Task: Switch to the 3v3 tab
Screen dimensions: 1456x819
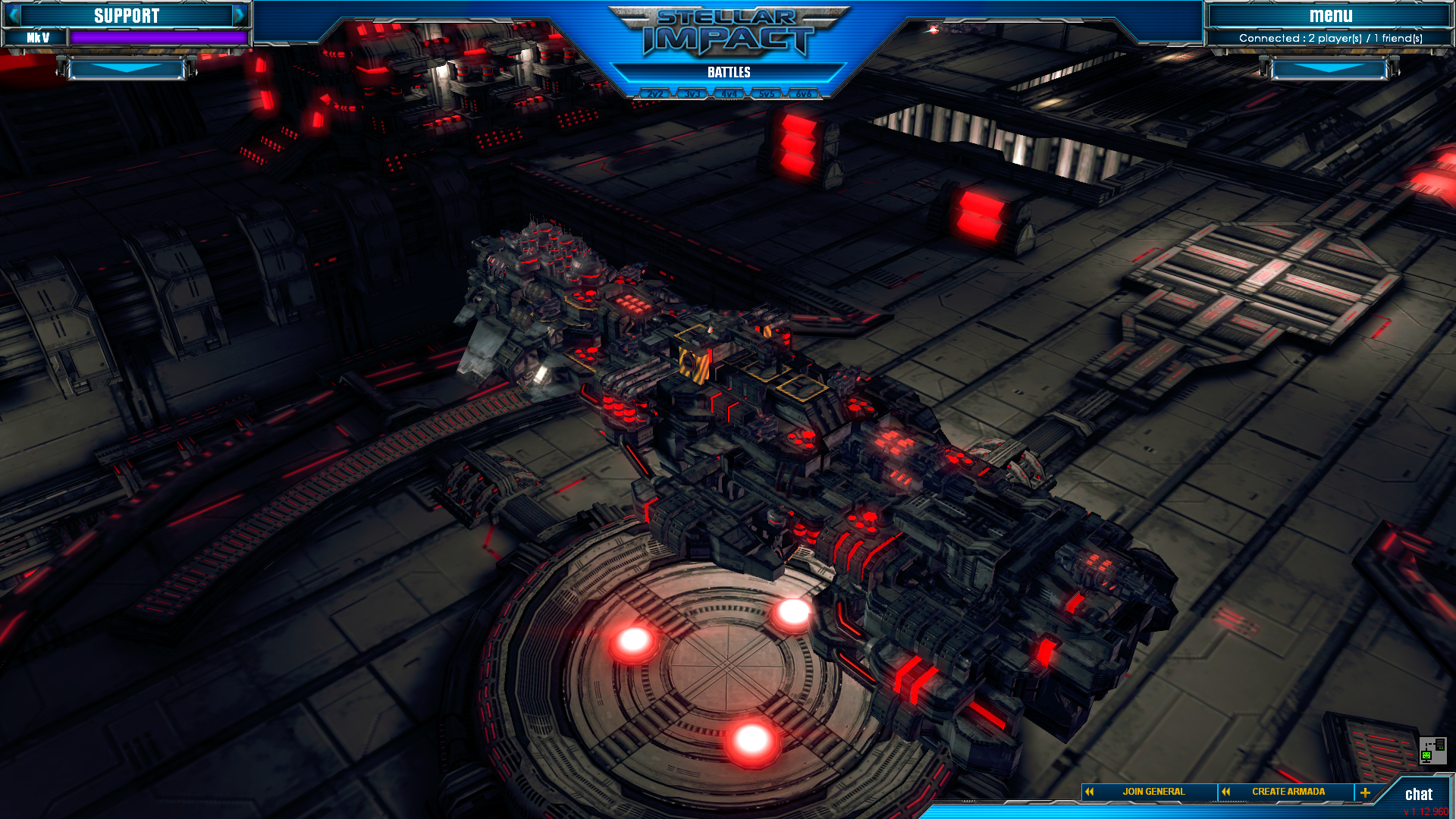Action: pyautogui.click(x=692, y=93)
